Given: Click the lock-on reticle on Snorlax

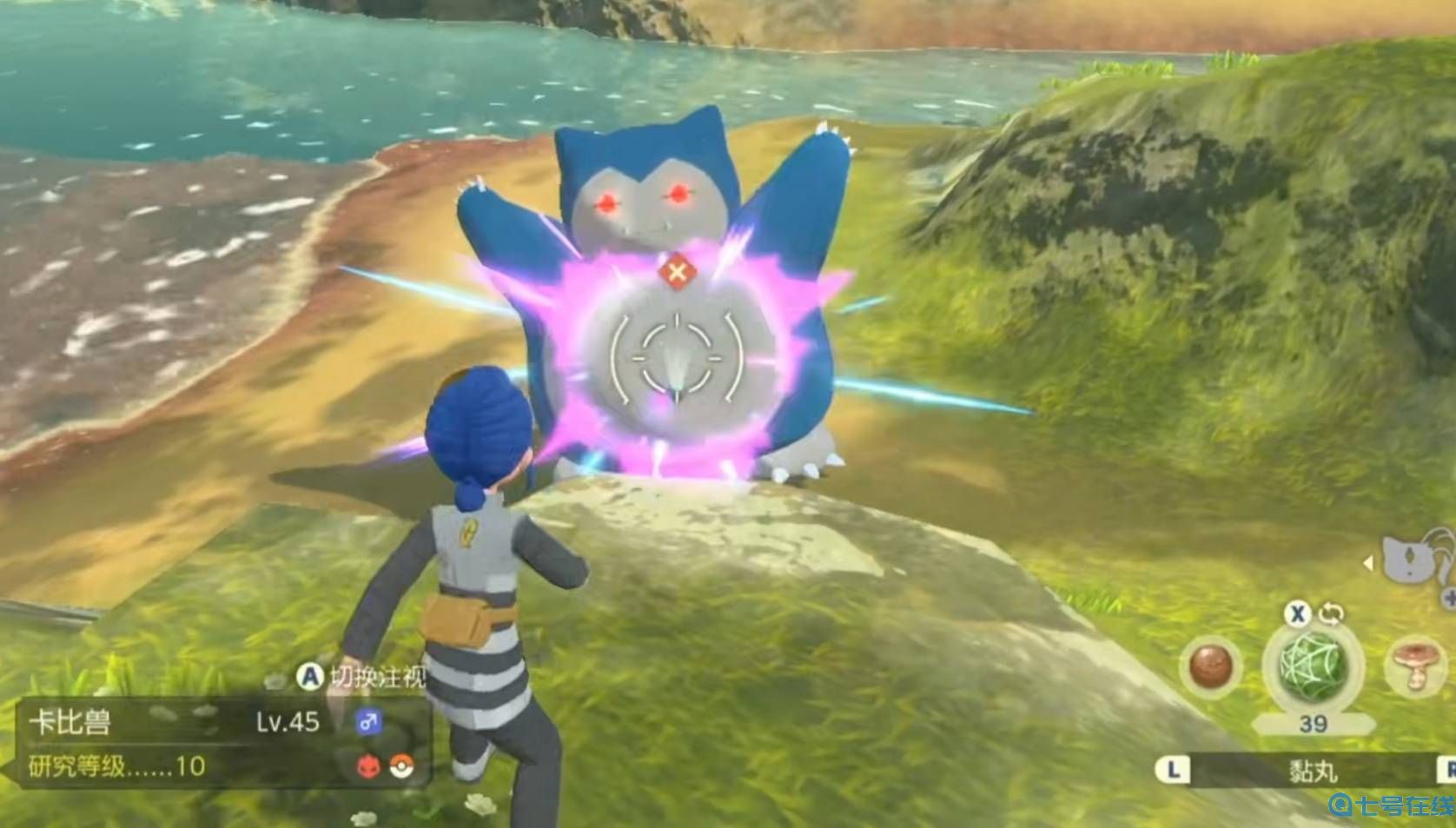Looking at the screenshot, I should pos(678,356).
